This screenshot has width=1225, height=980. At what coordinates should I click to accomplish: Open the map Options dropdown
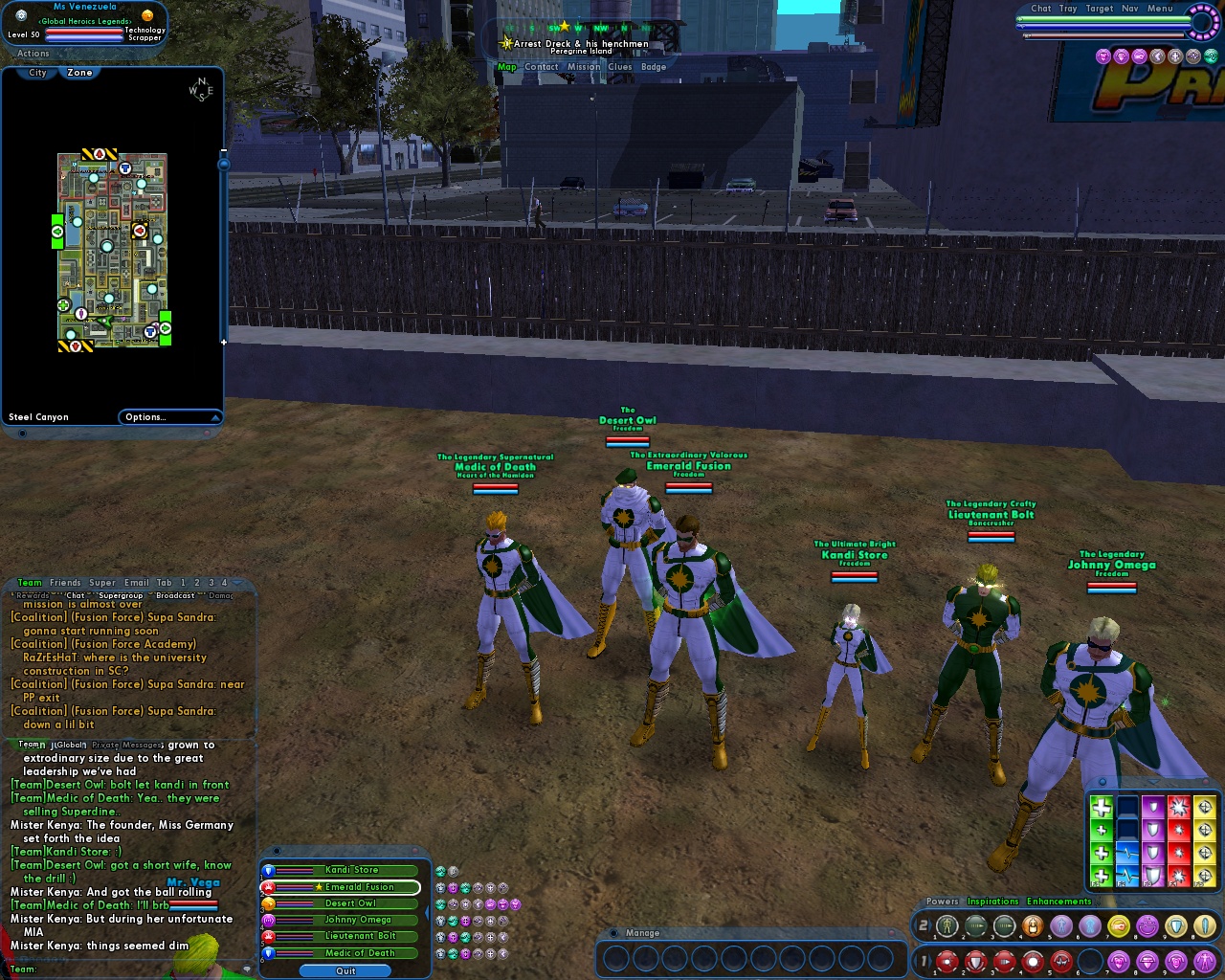169,417
